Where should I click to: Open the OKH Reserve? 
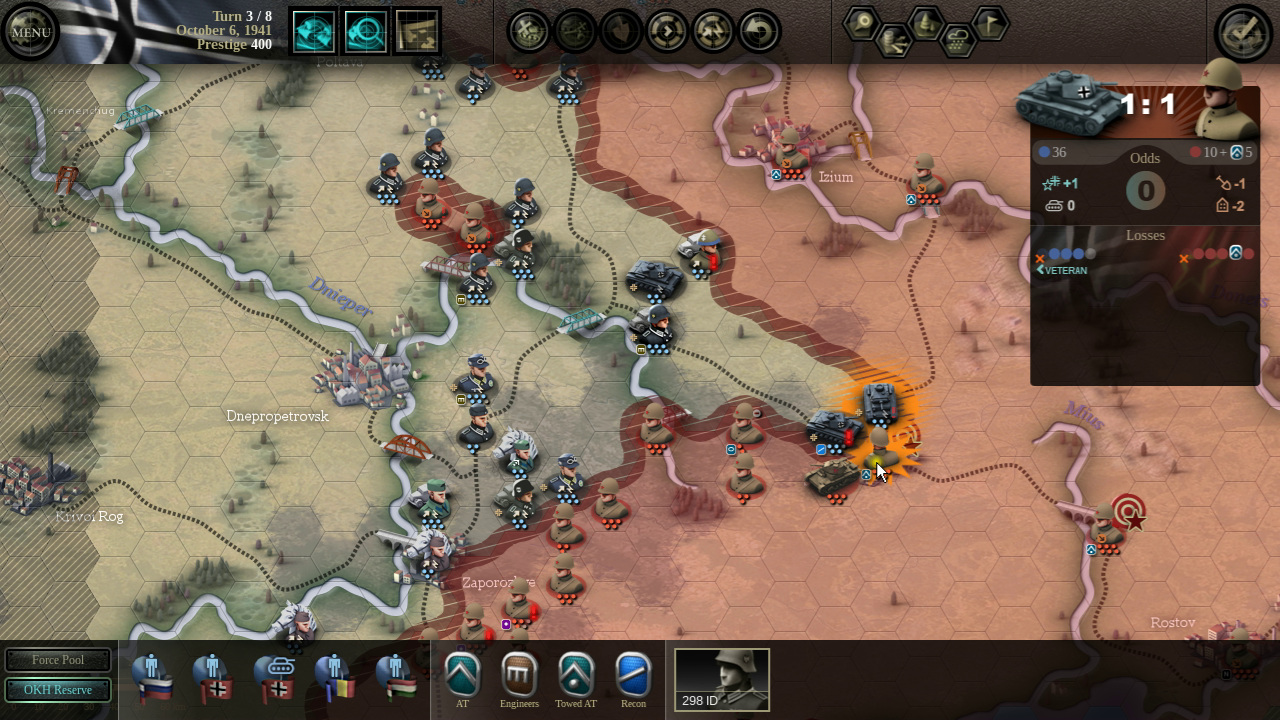[57, 690]
